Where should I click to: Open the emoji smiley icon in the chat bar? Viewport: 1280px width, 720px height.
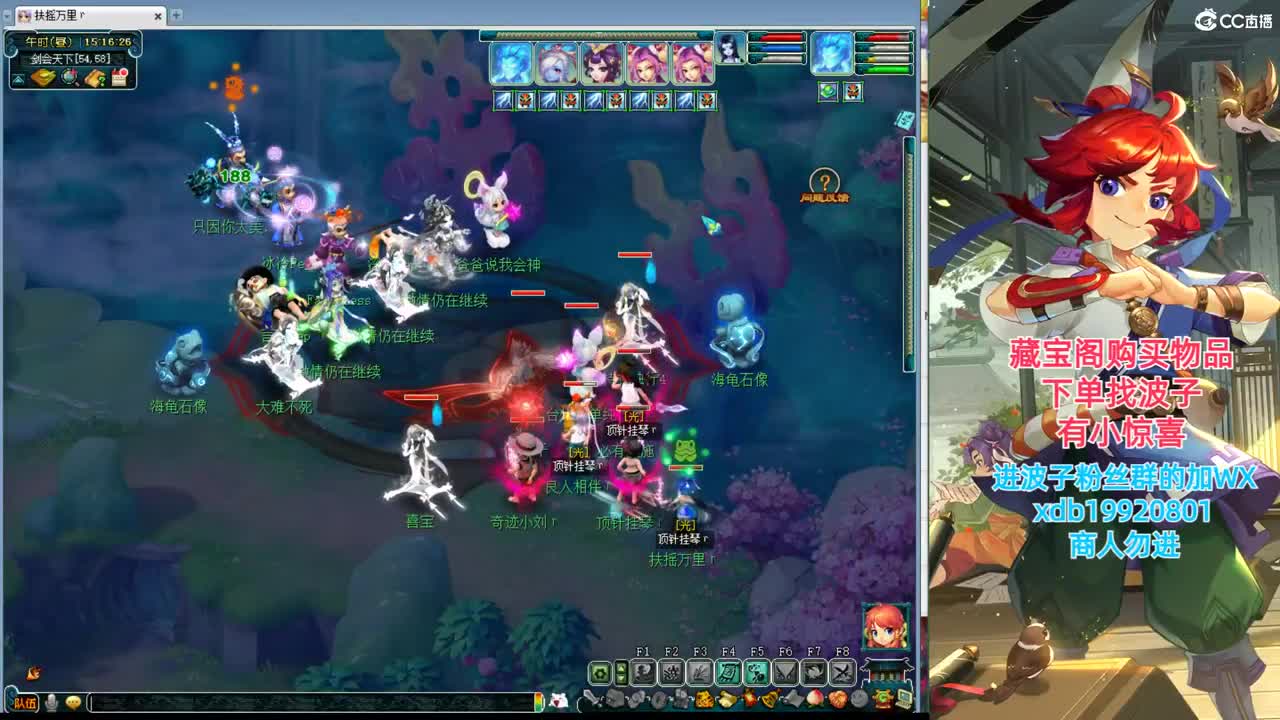tap(73, 703)
